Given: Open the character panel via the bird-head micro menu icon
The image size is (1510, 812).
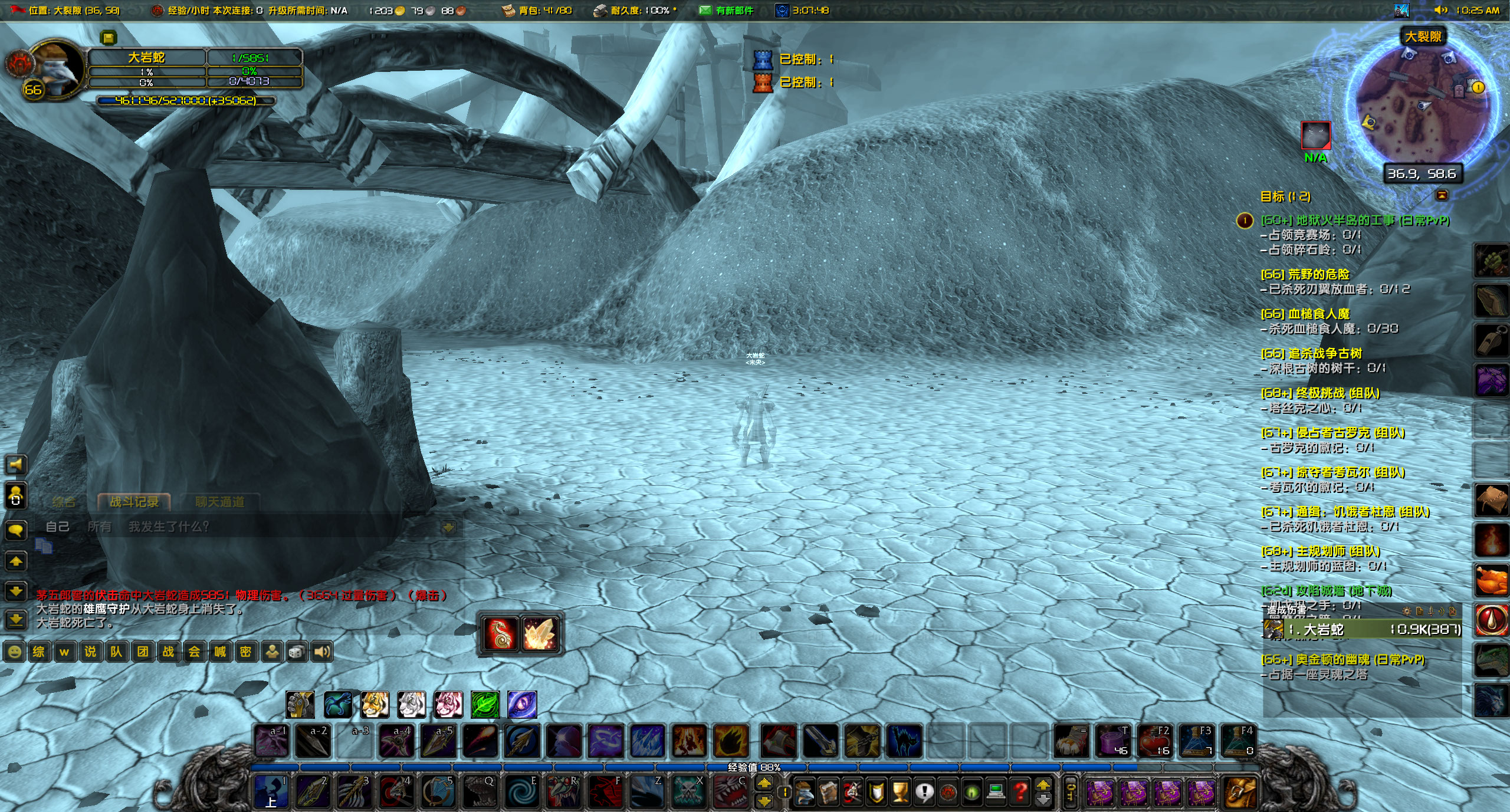Looking at the screenshot, I should click(805, 794).
